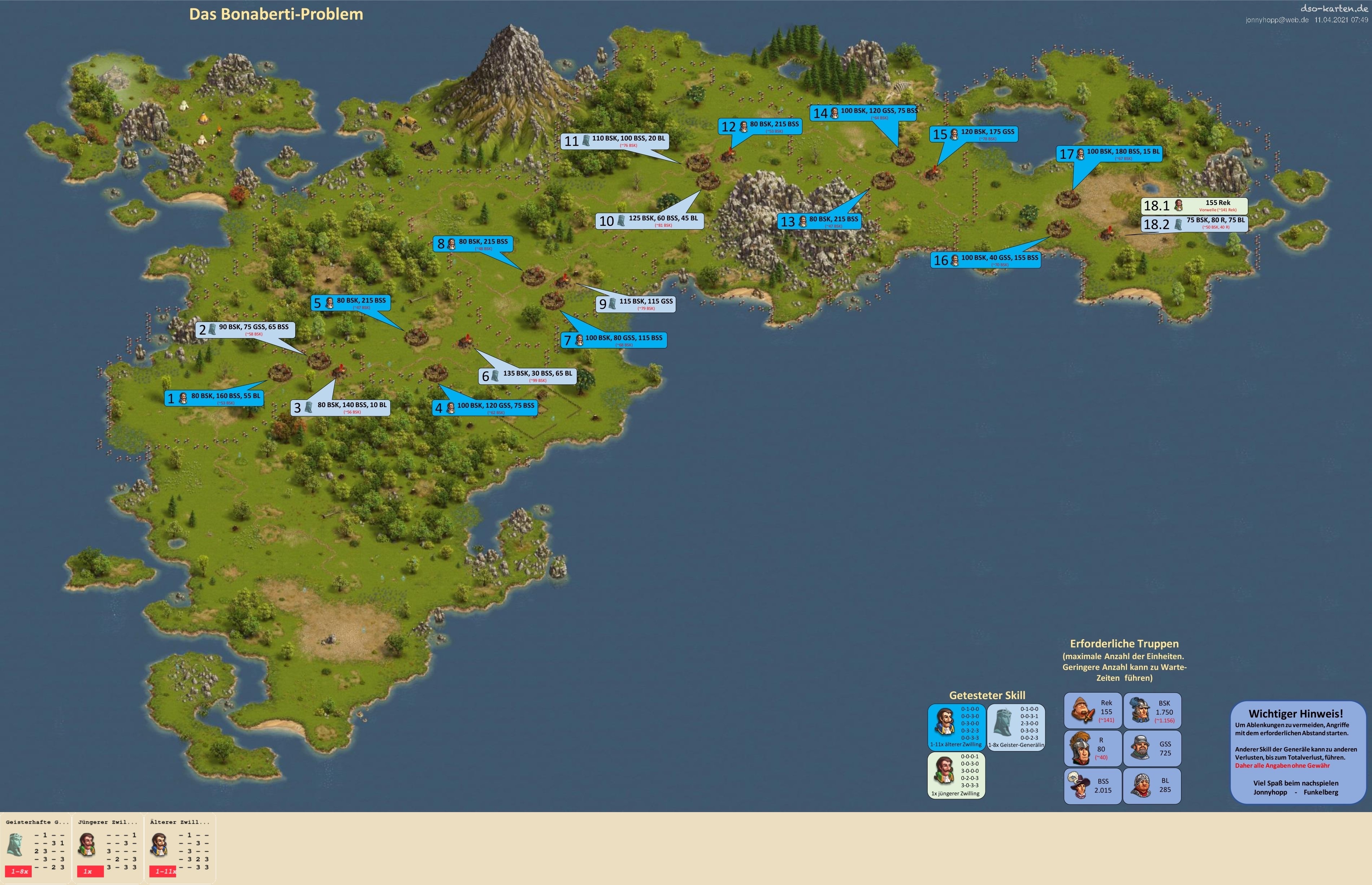Select attack marker 3 callout
The image size is (1372, 885).
click(341, 407)
